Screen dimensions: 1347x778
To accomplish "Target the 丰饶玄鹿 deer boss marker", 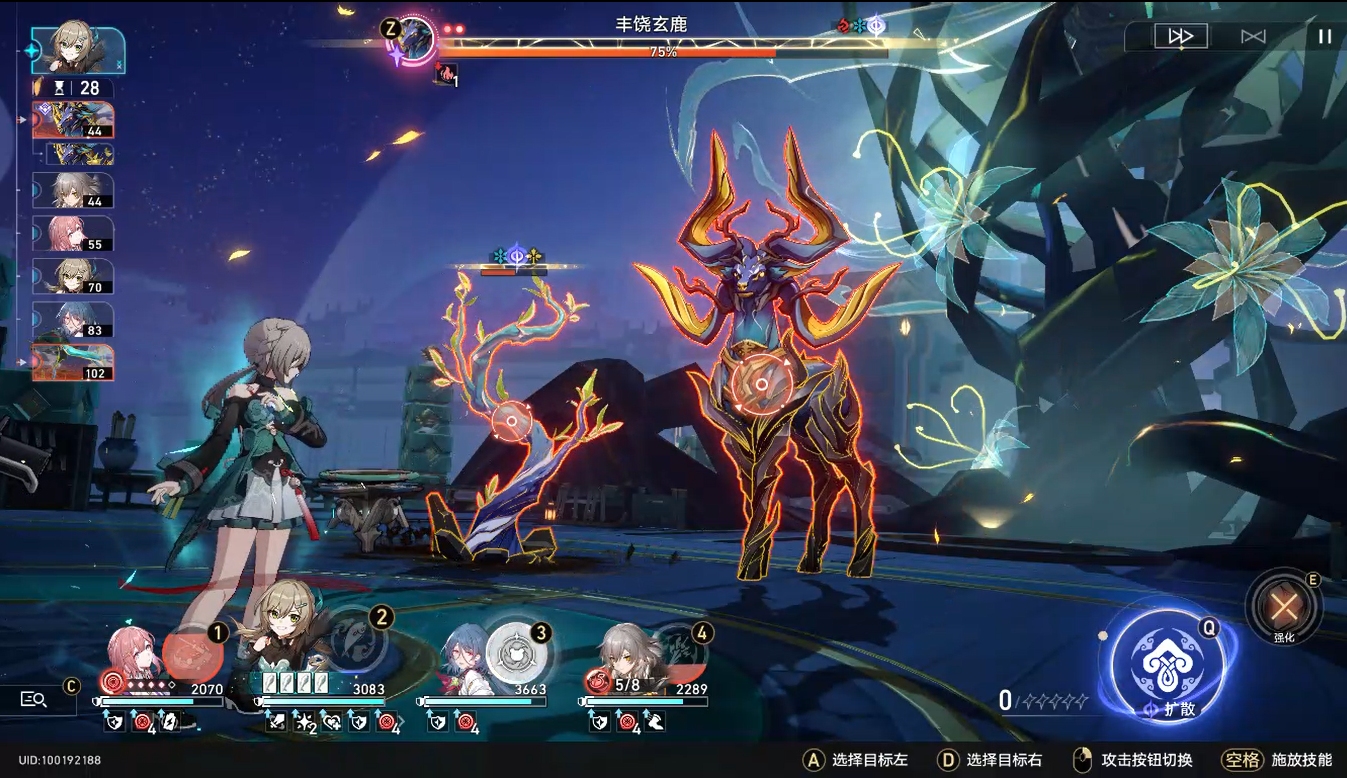I will [761, 384].
